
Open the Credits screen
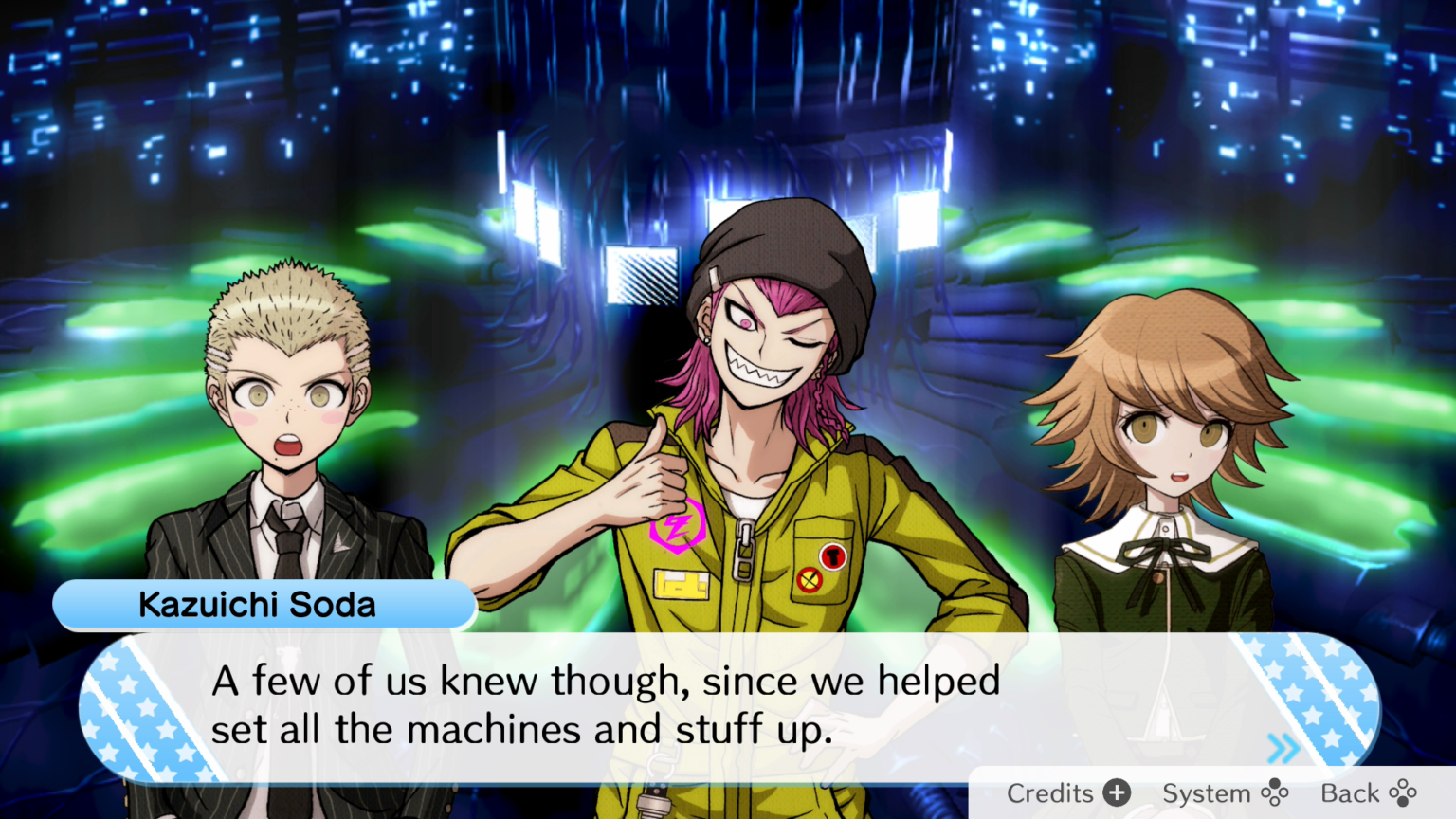click(1049, 792)
